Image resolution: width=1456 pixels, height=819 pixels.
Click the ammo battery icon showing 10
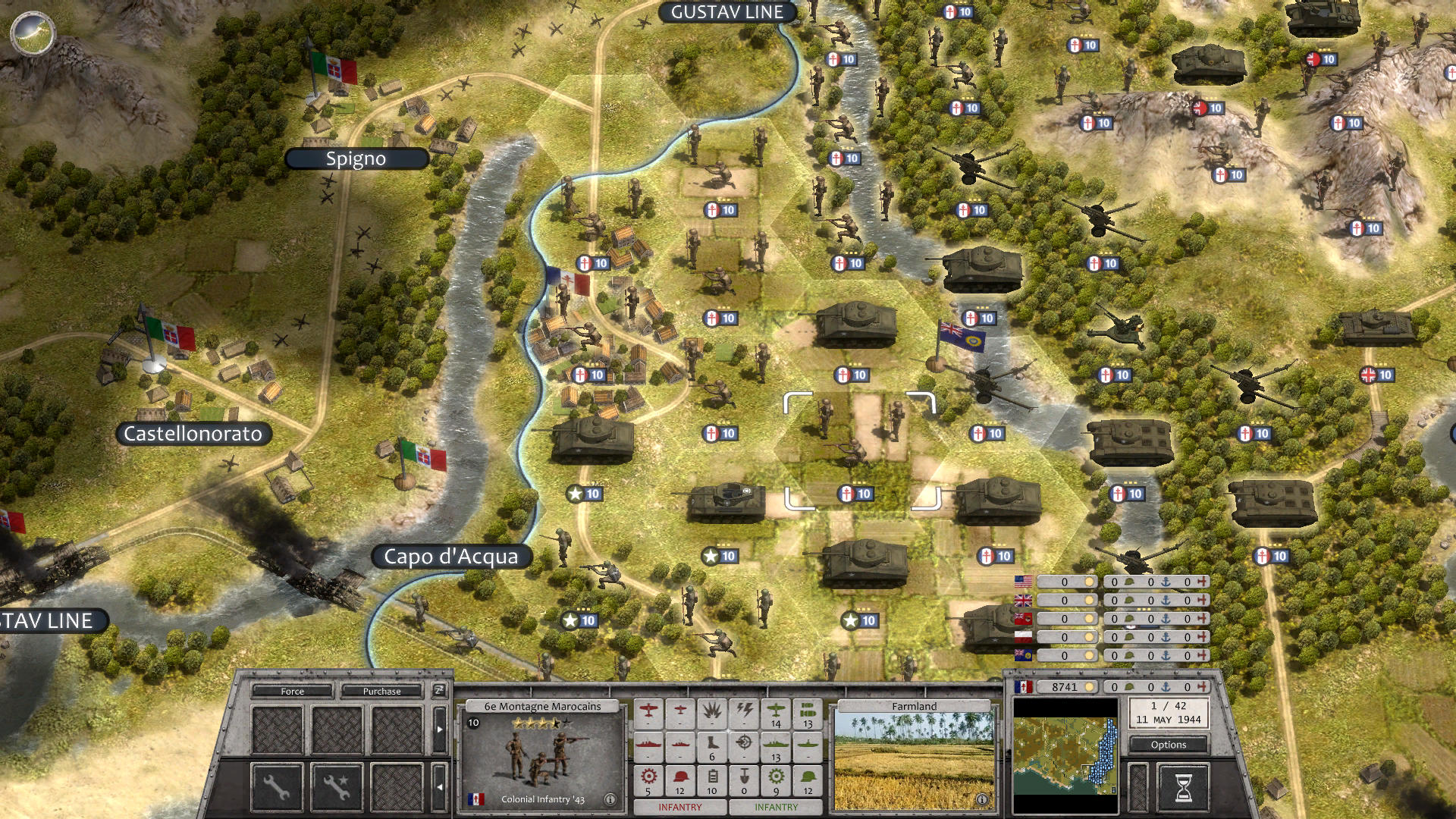(710, 780)
